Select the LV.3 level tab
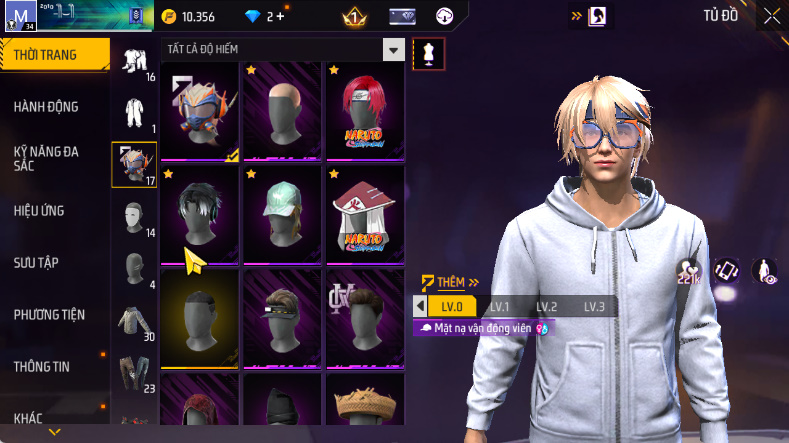 (x=594, y=306)
